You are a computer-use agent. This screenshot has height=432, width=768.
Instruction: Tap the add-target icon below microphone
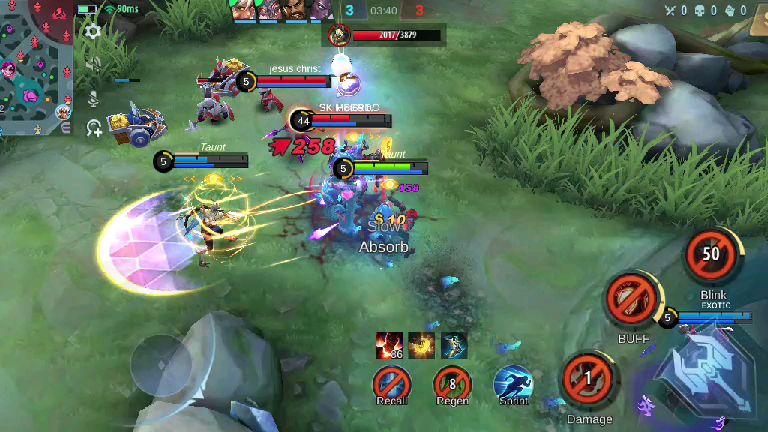[94, 127]
